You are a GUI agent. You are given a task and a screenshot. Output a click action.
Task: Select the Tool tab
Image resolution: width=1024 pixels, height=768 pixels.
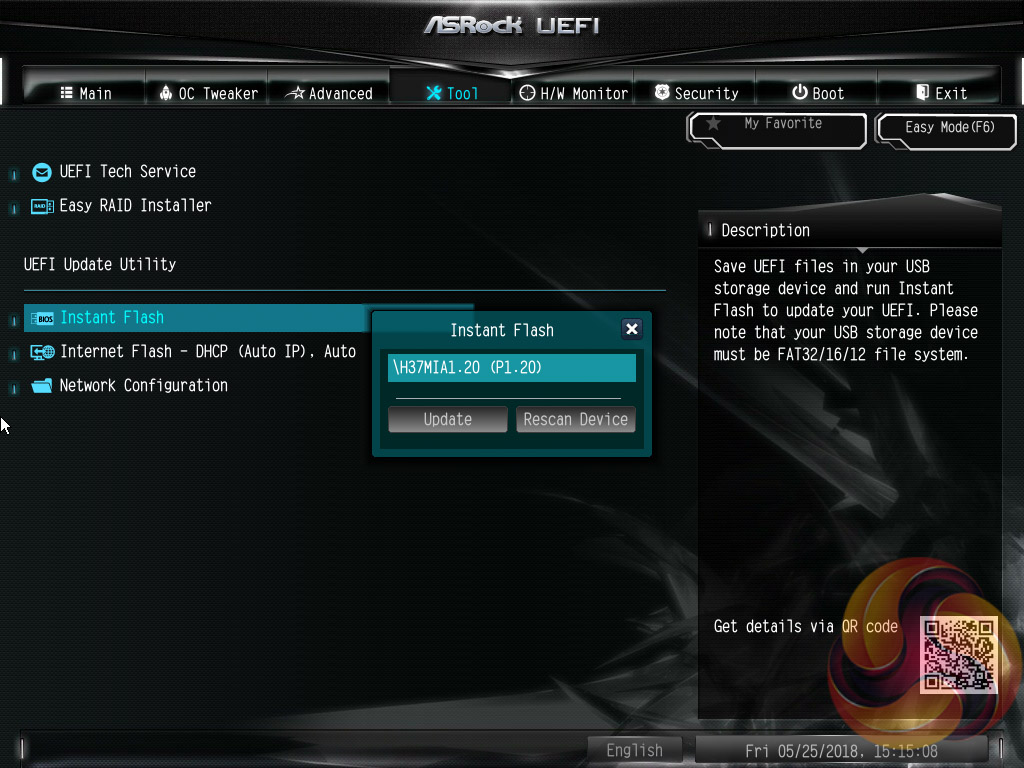click(452, 93)
